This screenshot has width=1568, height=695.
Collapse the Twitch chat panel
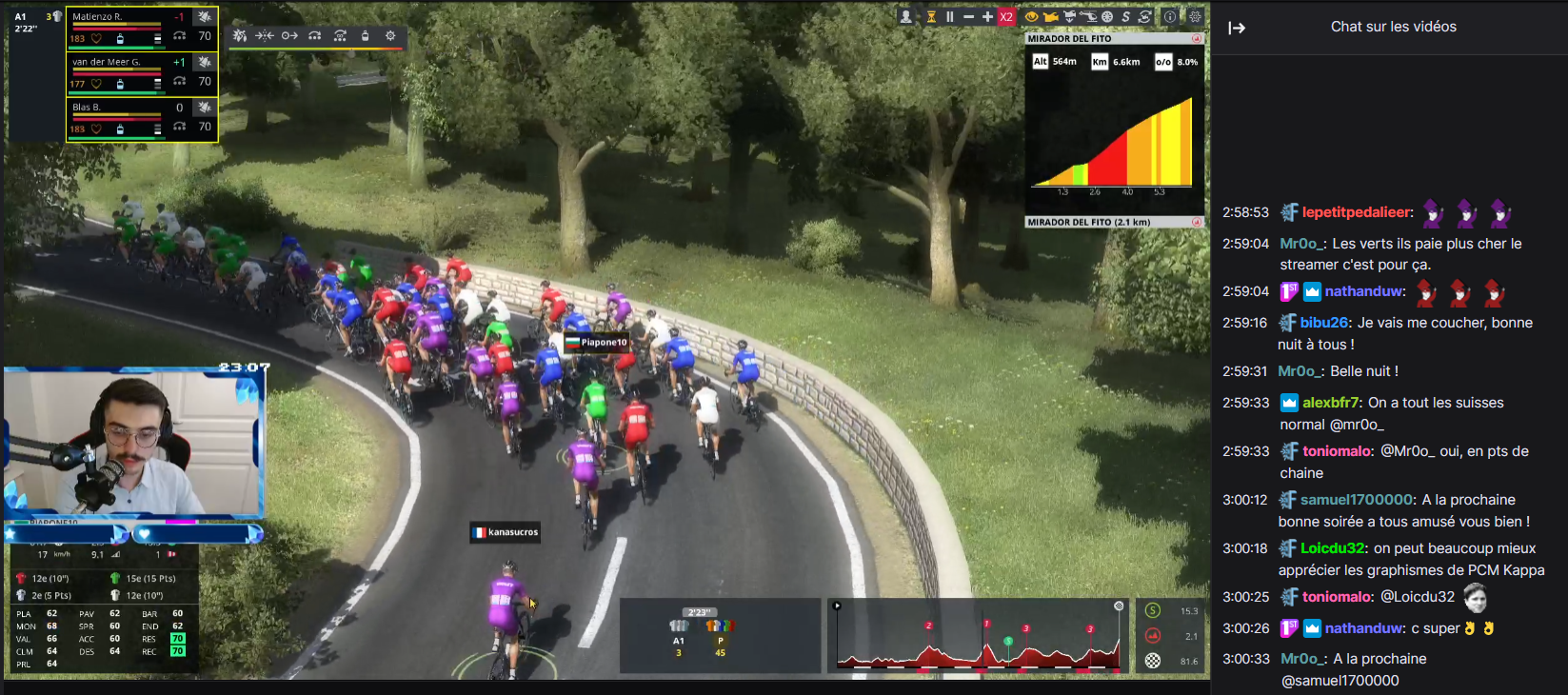tap(1237, 28)
